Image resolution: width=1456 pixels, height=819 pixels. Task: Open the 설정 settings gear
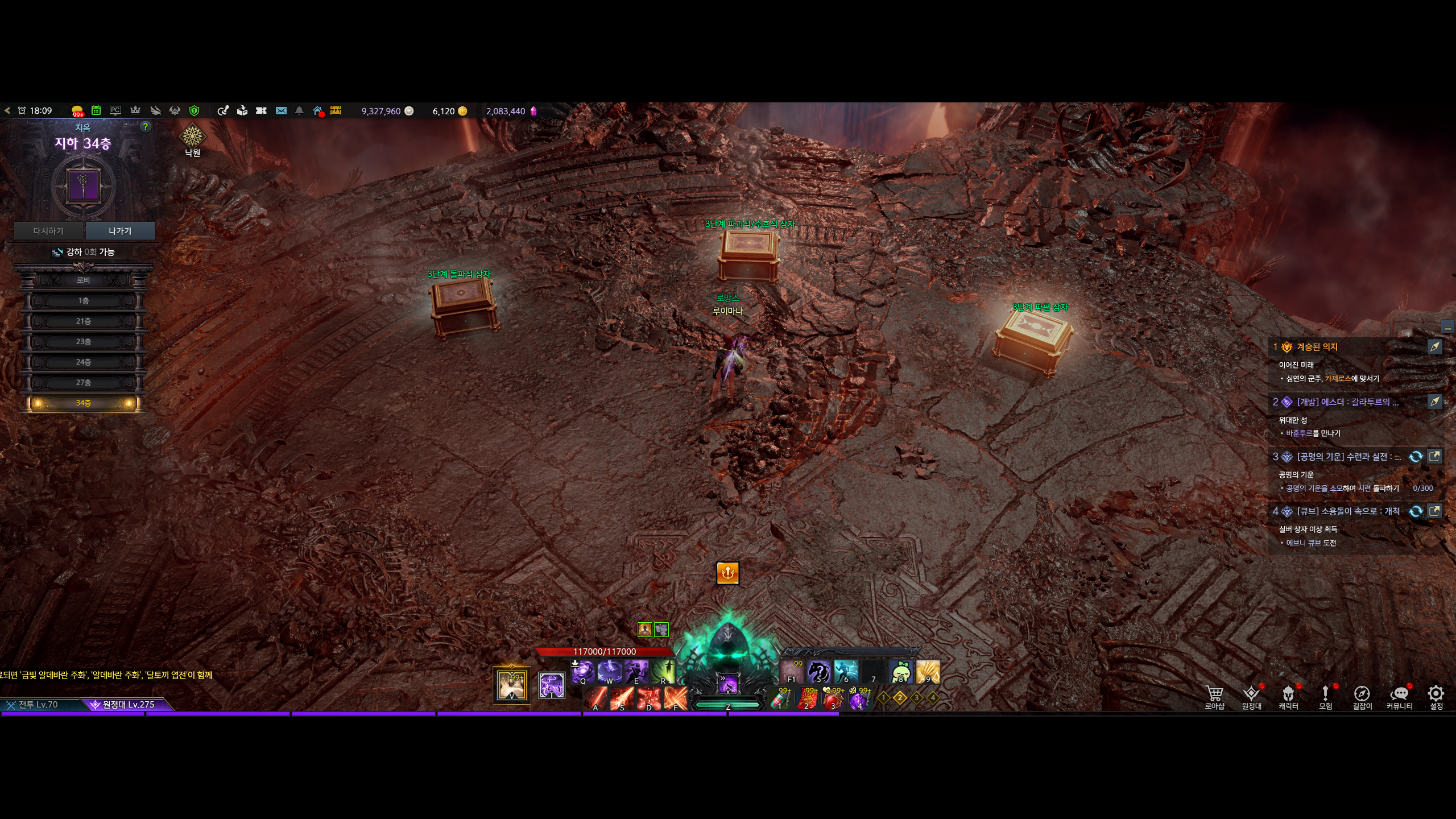point(1436,697)
